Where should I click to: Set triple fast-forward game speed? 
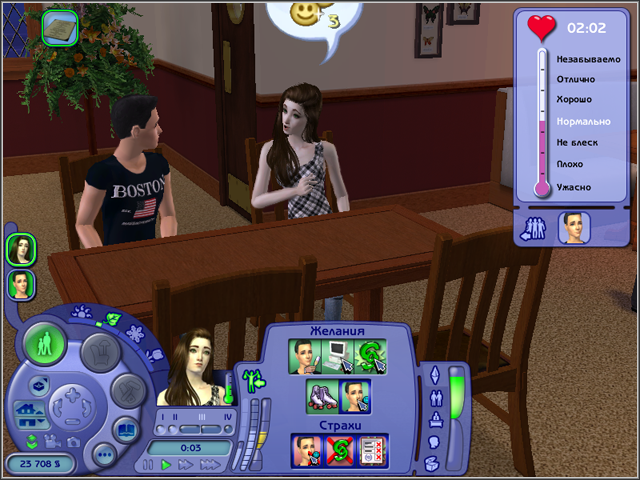tap(212, 465)
